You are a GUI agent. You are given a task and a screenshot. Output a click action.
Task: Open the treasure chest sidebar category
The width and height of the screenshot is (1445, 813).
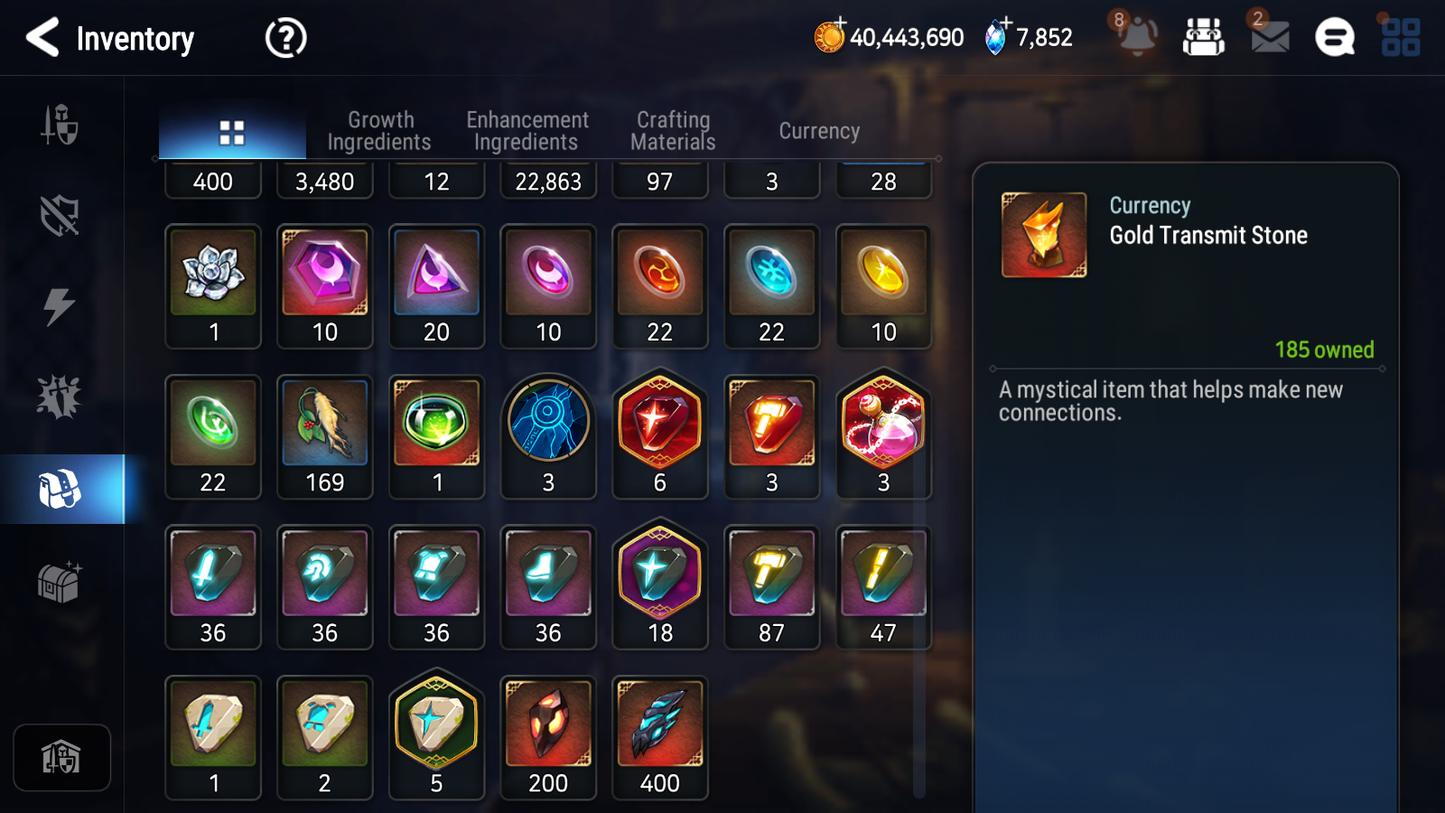60,581
